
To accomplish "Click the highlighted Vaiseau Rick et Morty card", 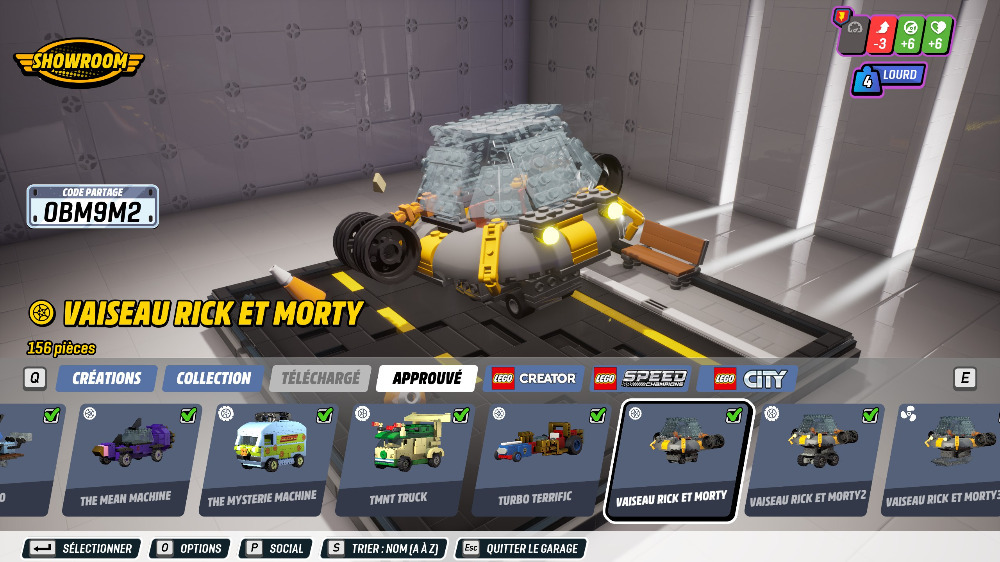I will pyautogui.click(x=671, y=460).
